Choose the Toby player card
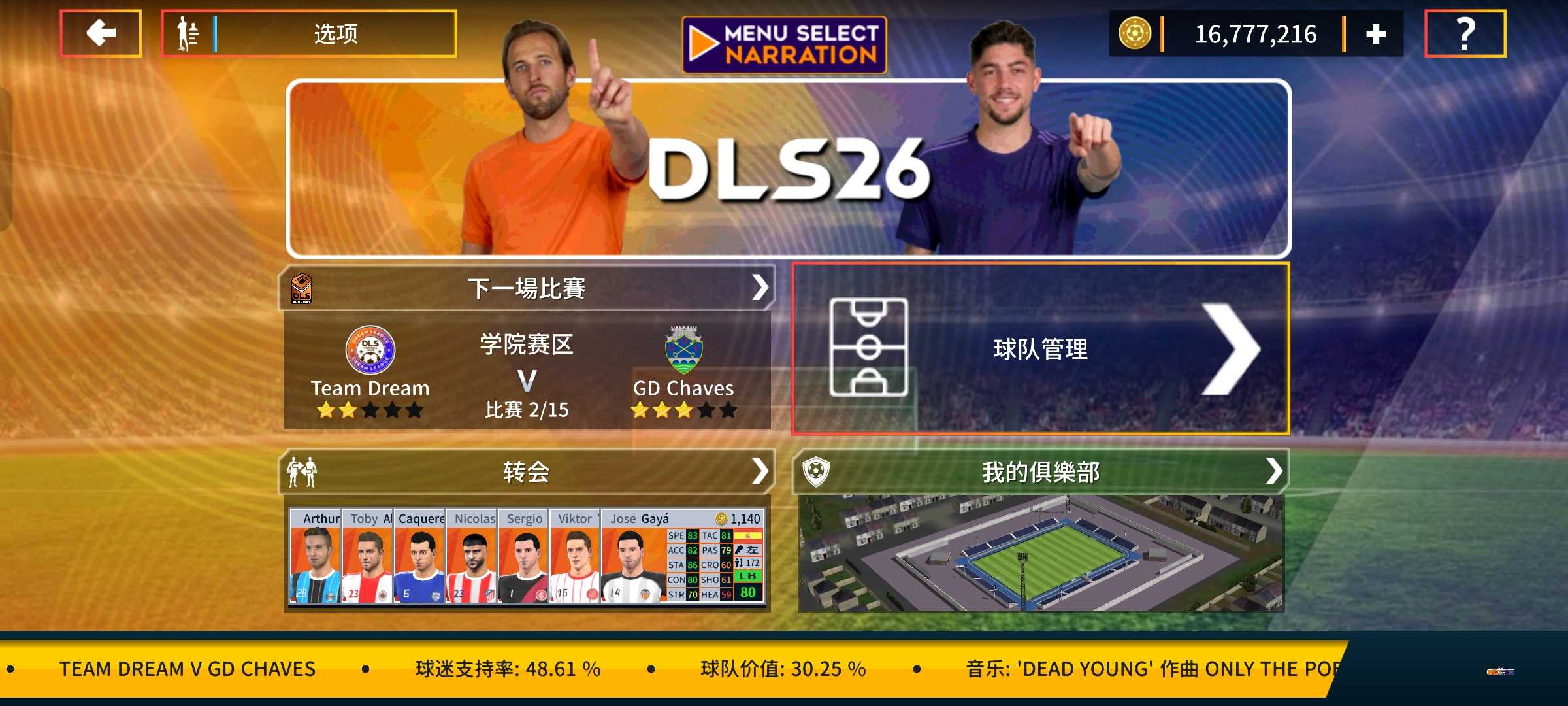The height and width of the screenshot is (706, 1568). [367, 556]
